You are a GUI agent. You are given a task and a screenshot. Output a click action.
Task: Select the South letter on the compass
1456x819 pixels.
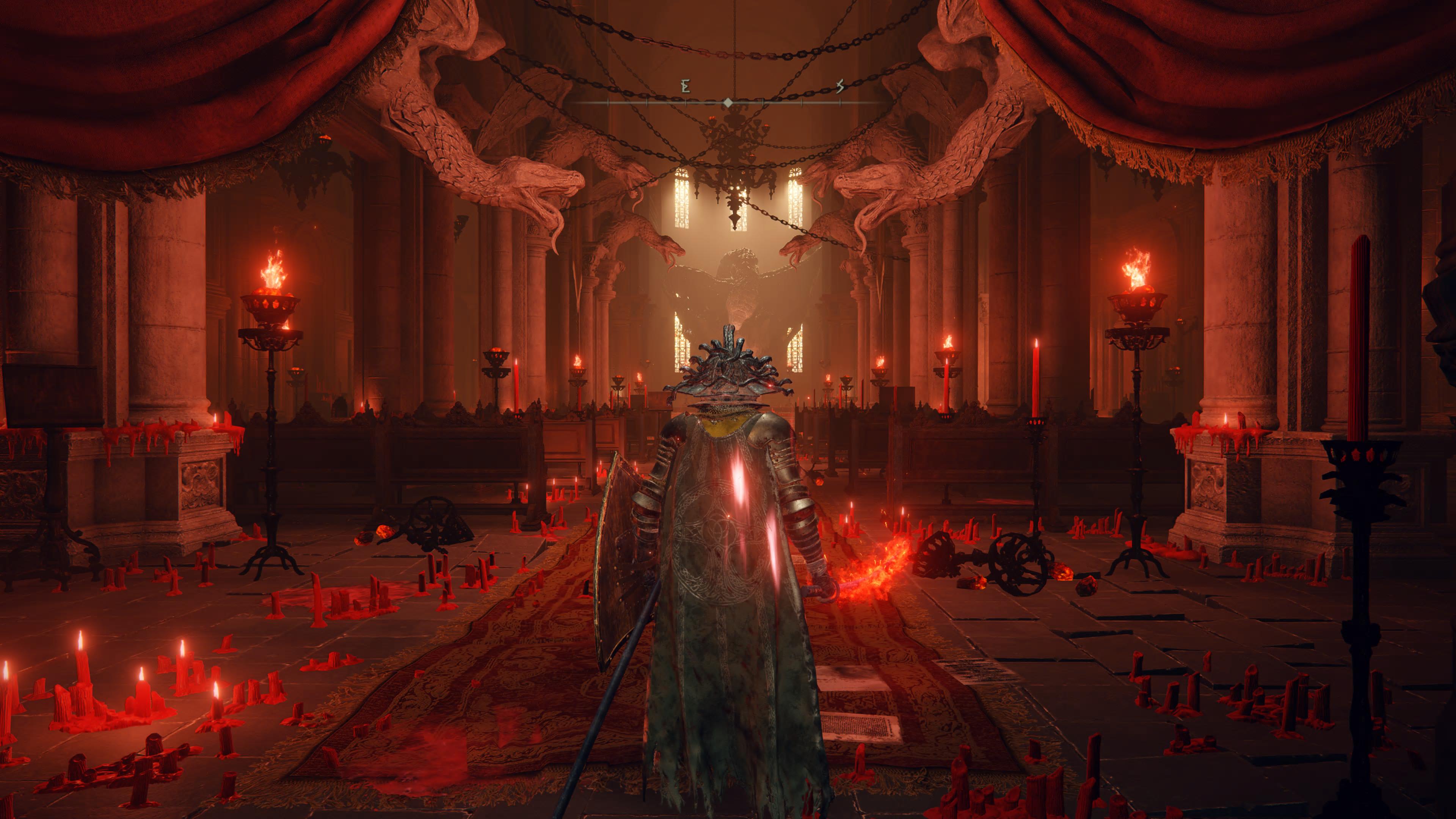click(x=840, y=87)
